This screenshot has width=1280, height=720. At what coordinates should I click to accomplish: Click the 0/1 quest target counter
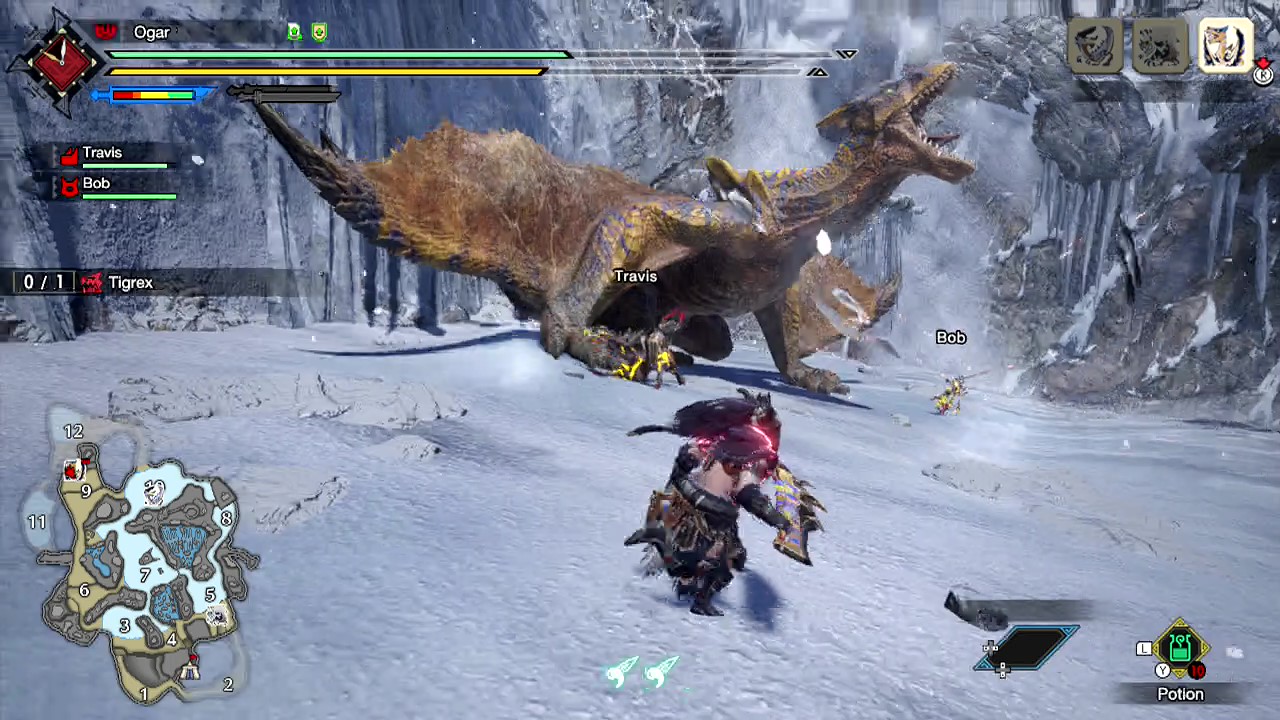[x=42, y=282]
